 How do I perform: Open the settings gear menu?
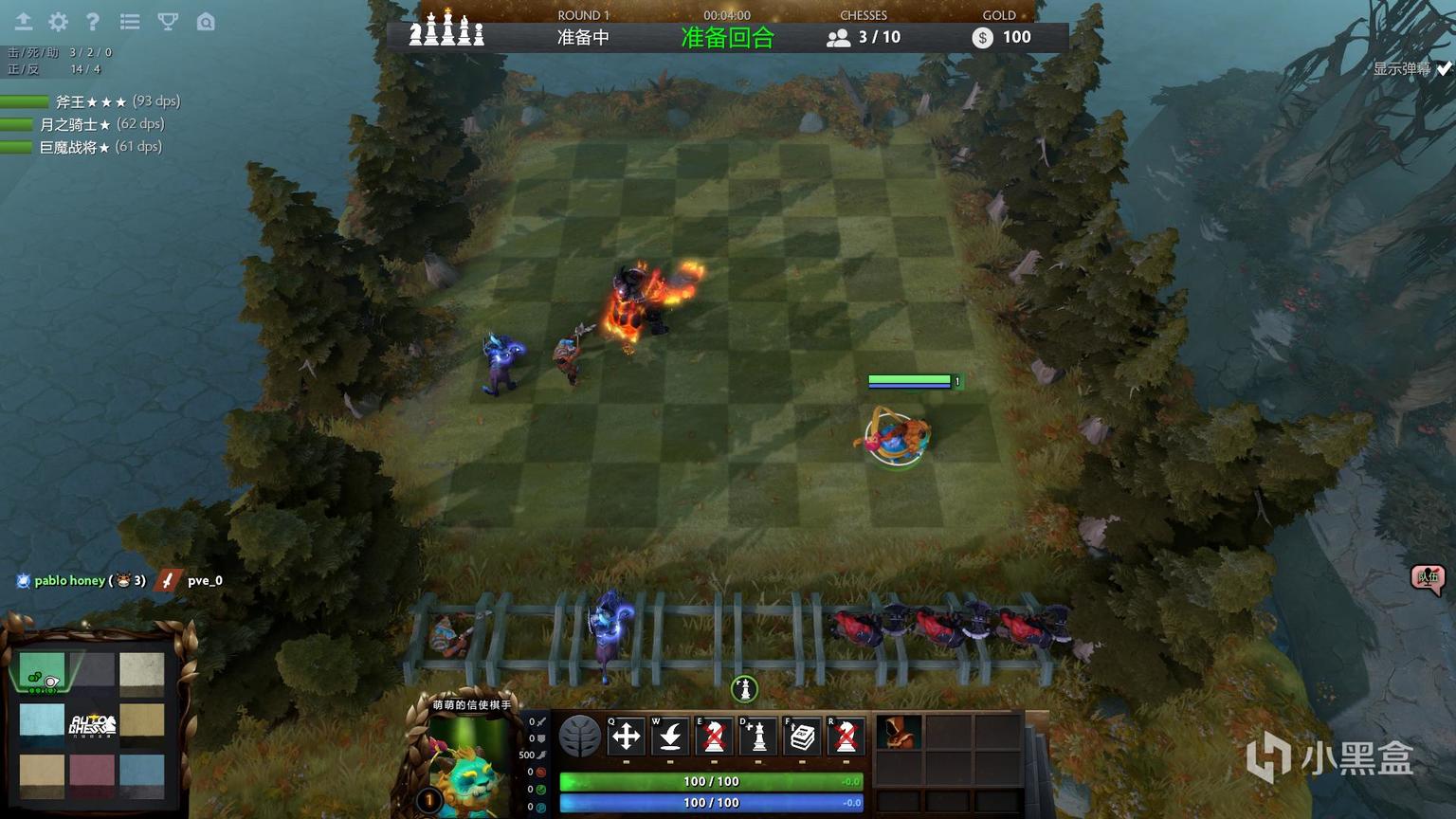[58, 21]
